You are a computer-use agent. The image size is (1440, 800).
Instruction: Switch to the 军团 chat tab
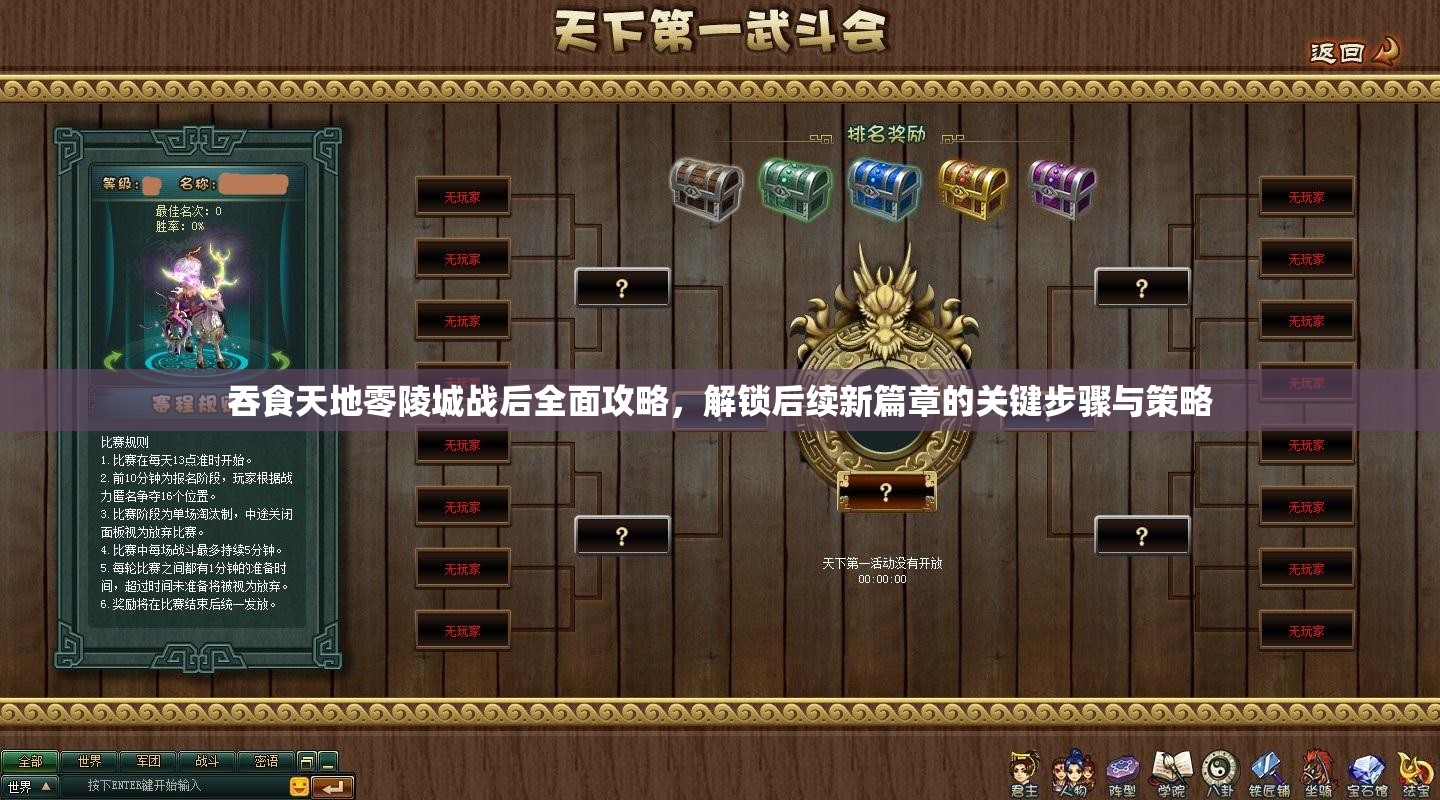pos(149,760)
